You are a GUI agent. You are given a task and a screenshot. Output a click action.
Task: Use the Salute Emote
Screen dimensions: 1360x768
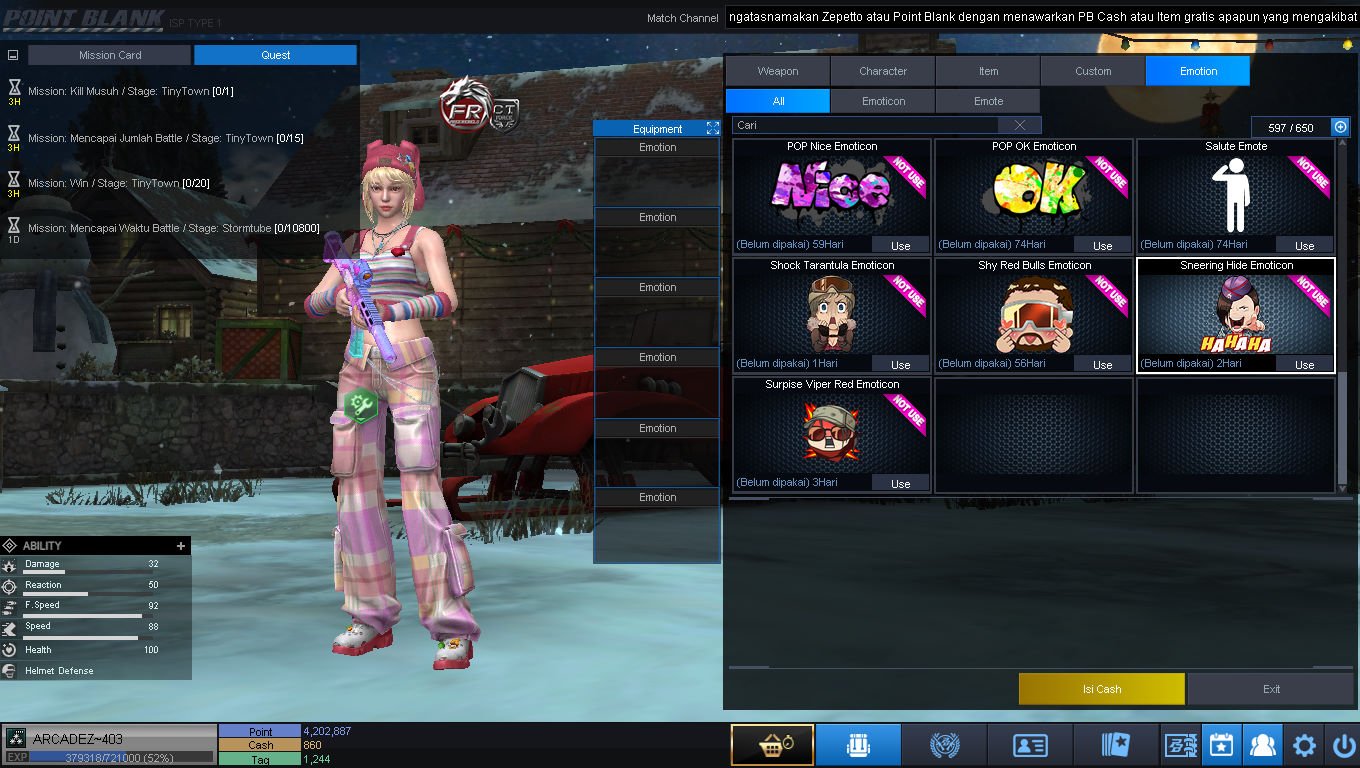[x=1304, y=245]
